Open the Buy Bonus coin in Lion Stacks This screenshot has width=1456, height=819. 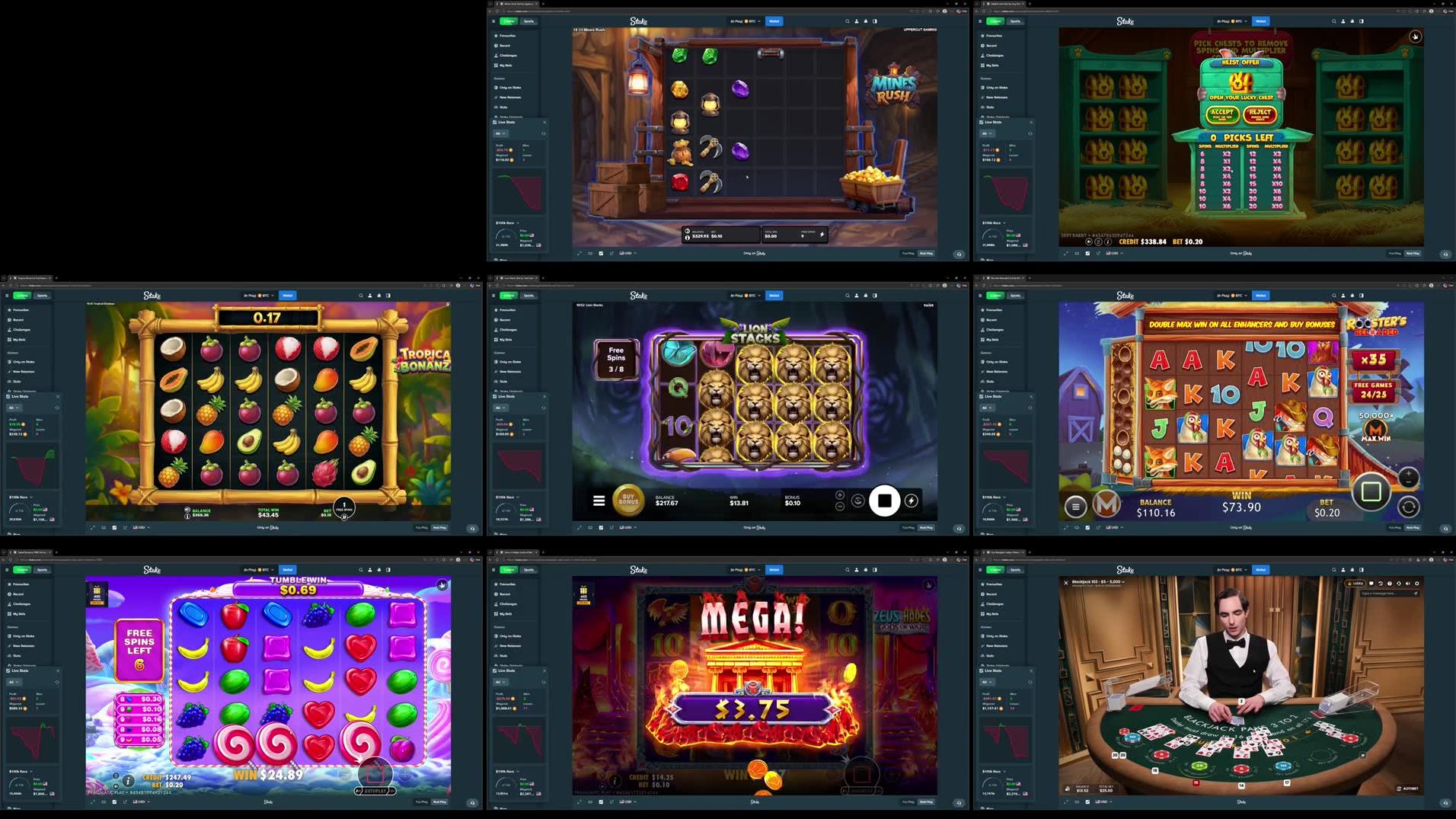tap(627, 501)
